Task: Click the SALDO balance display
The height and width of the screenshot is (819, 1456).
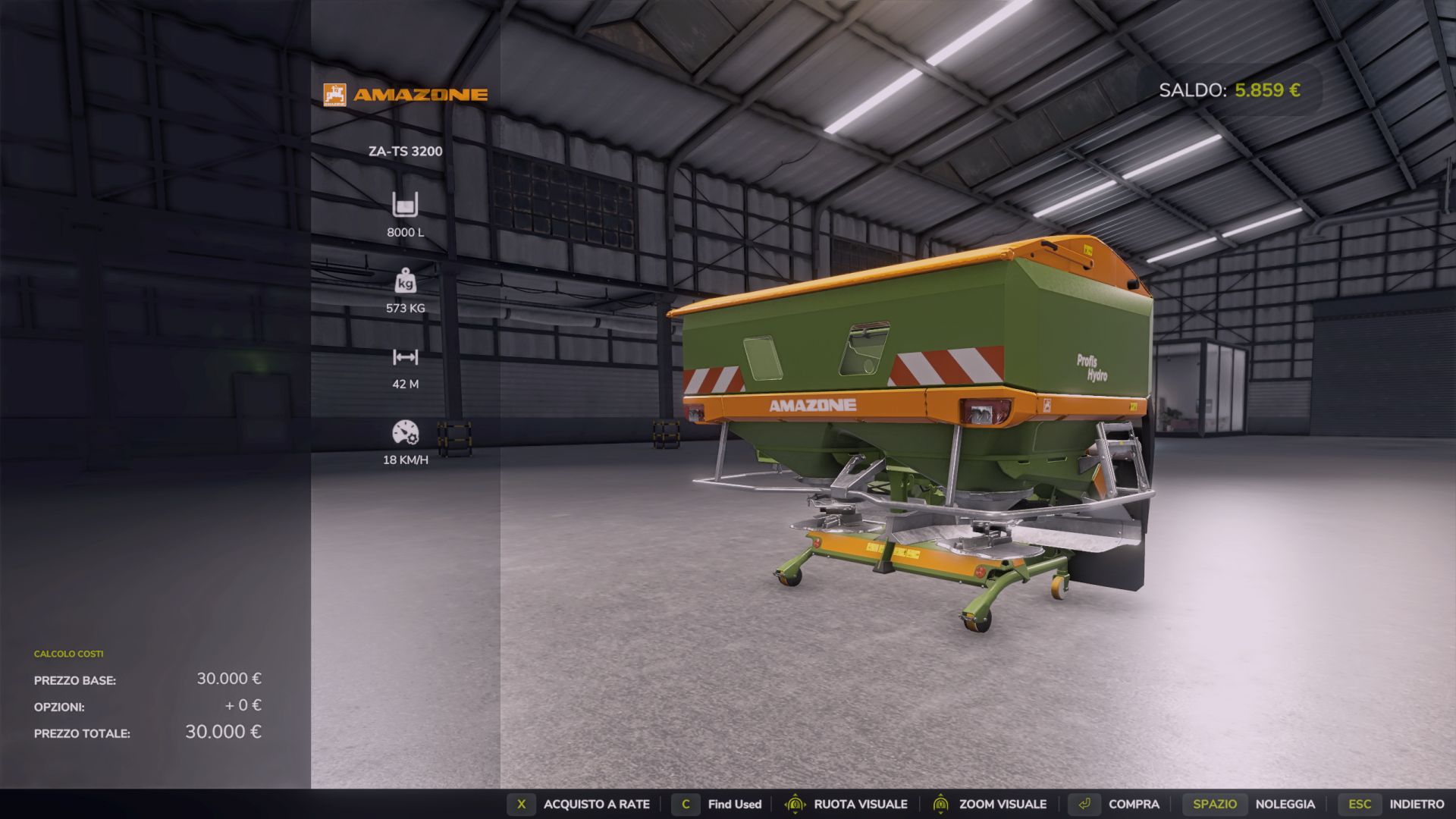Action: (x=1228, y=89)
